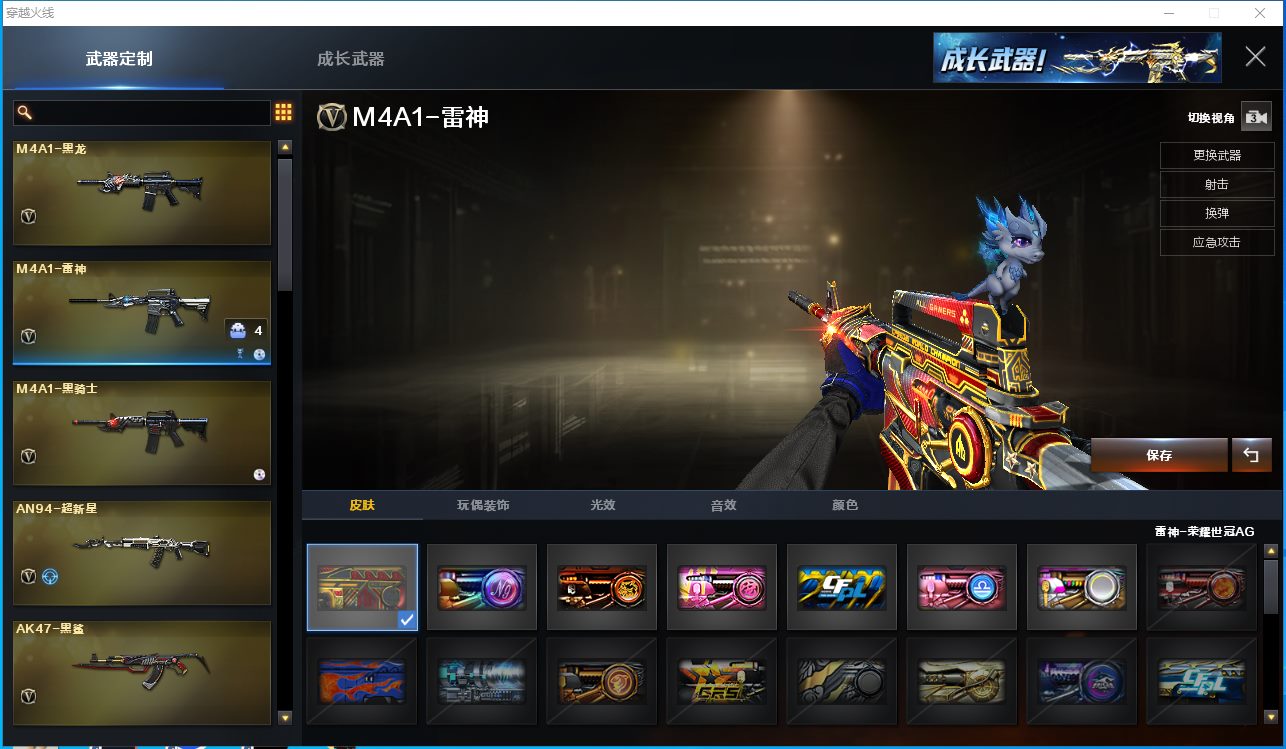Image resolution: width=1286 pixels, height=749 pixels.
Task: Select the M4A1-黑龙 weapon entry
Action: [142, 192]
